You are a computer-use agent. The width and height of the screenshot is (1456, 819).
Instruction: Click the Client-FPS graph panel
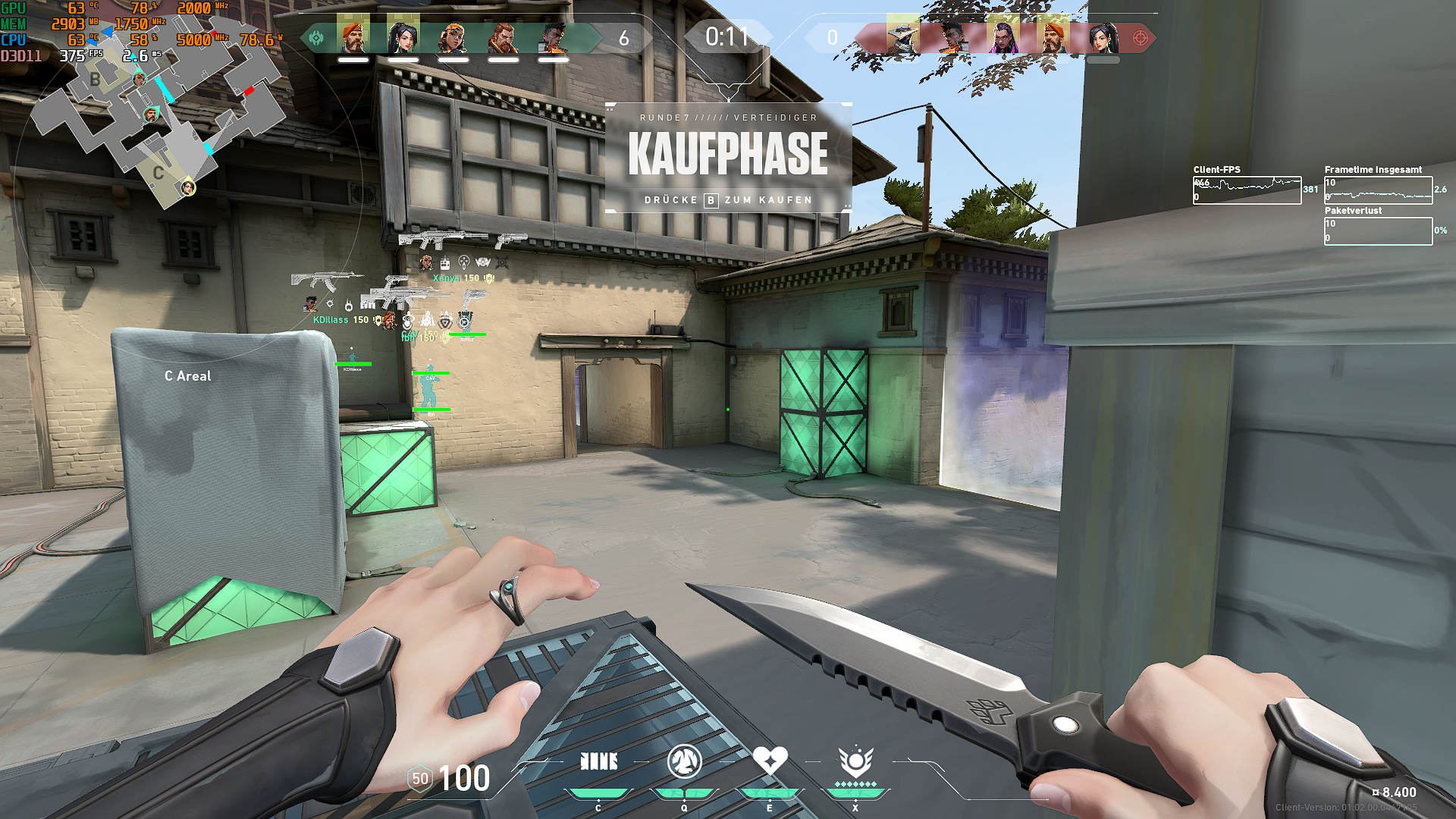pyautogui.click(x=1247, y=190)
